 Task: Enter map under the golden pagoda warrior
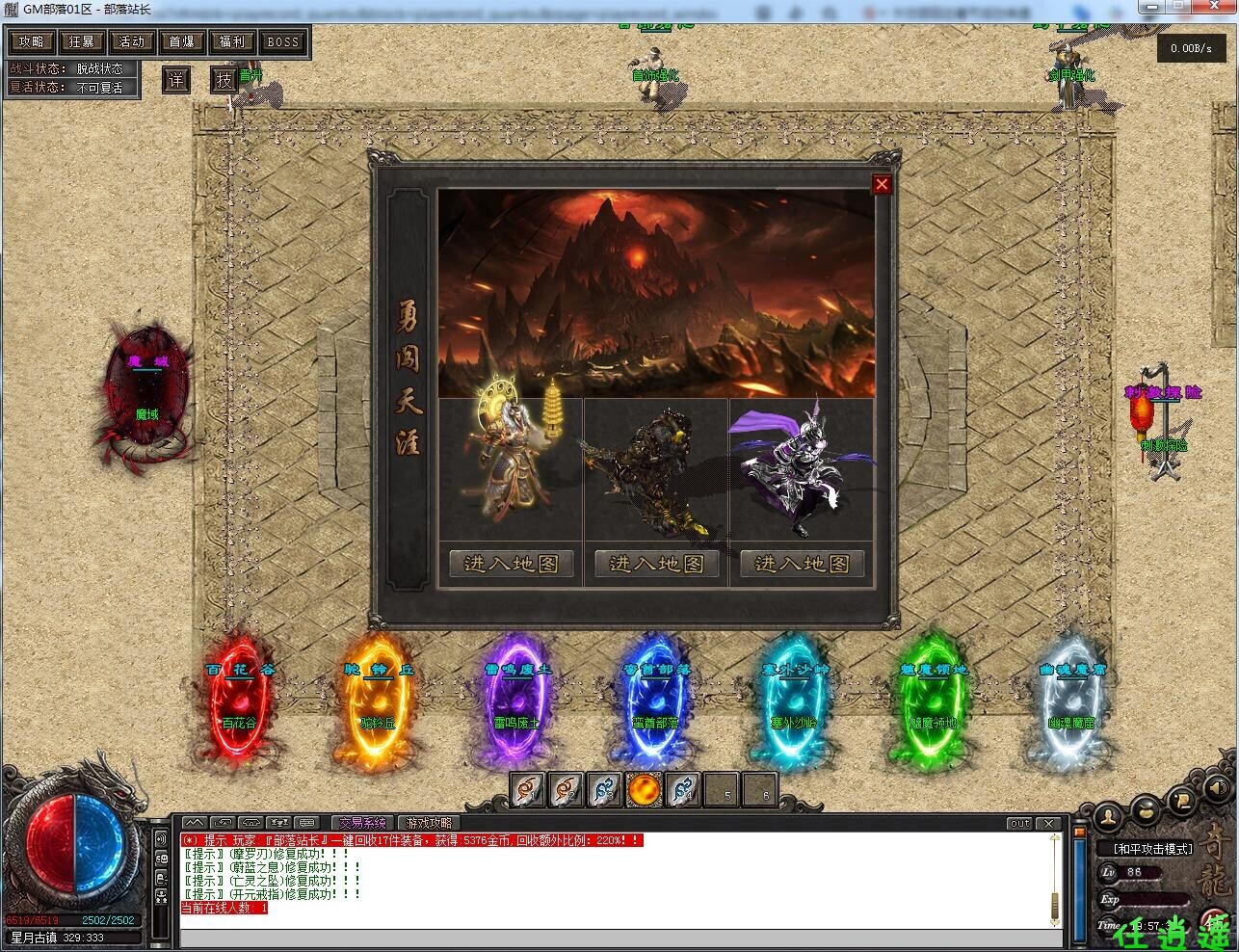pyautogui.click(x=512, y=564)
